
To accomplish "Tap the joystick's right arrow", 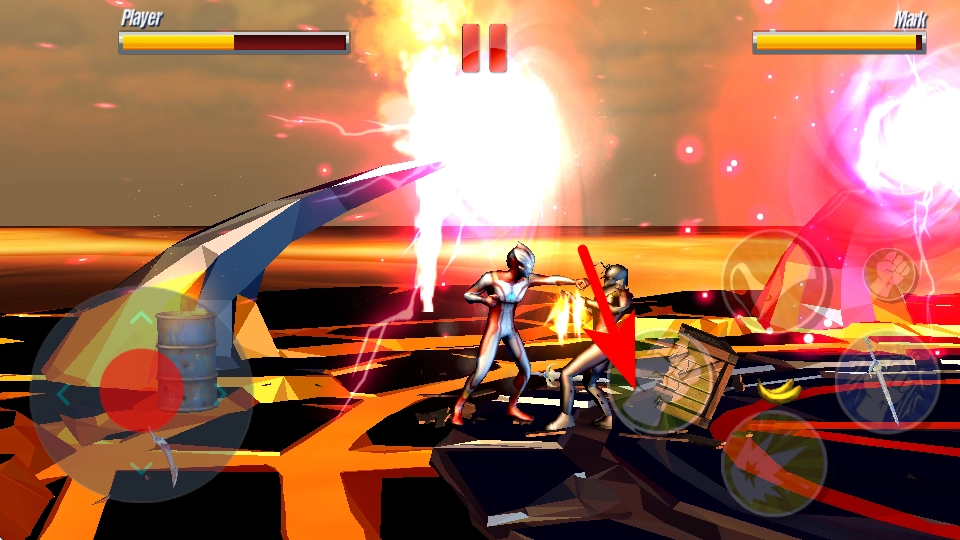I will pos(220,394).
